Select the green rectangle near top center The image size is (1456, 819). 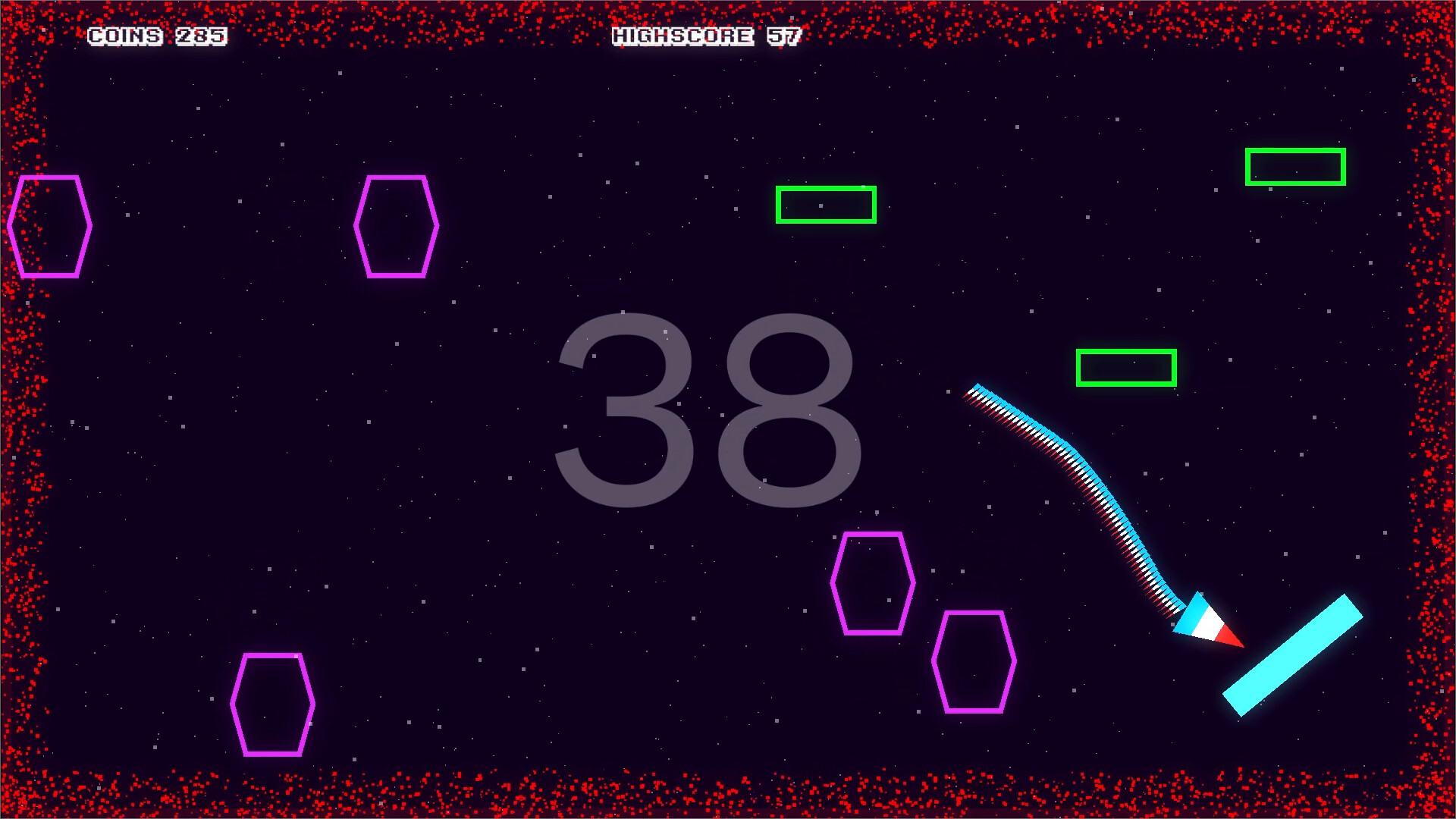tap(825, 204)
